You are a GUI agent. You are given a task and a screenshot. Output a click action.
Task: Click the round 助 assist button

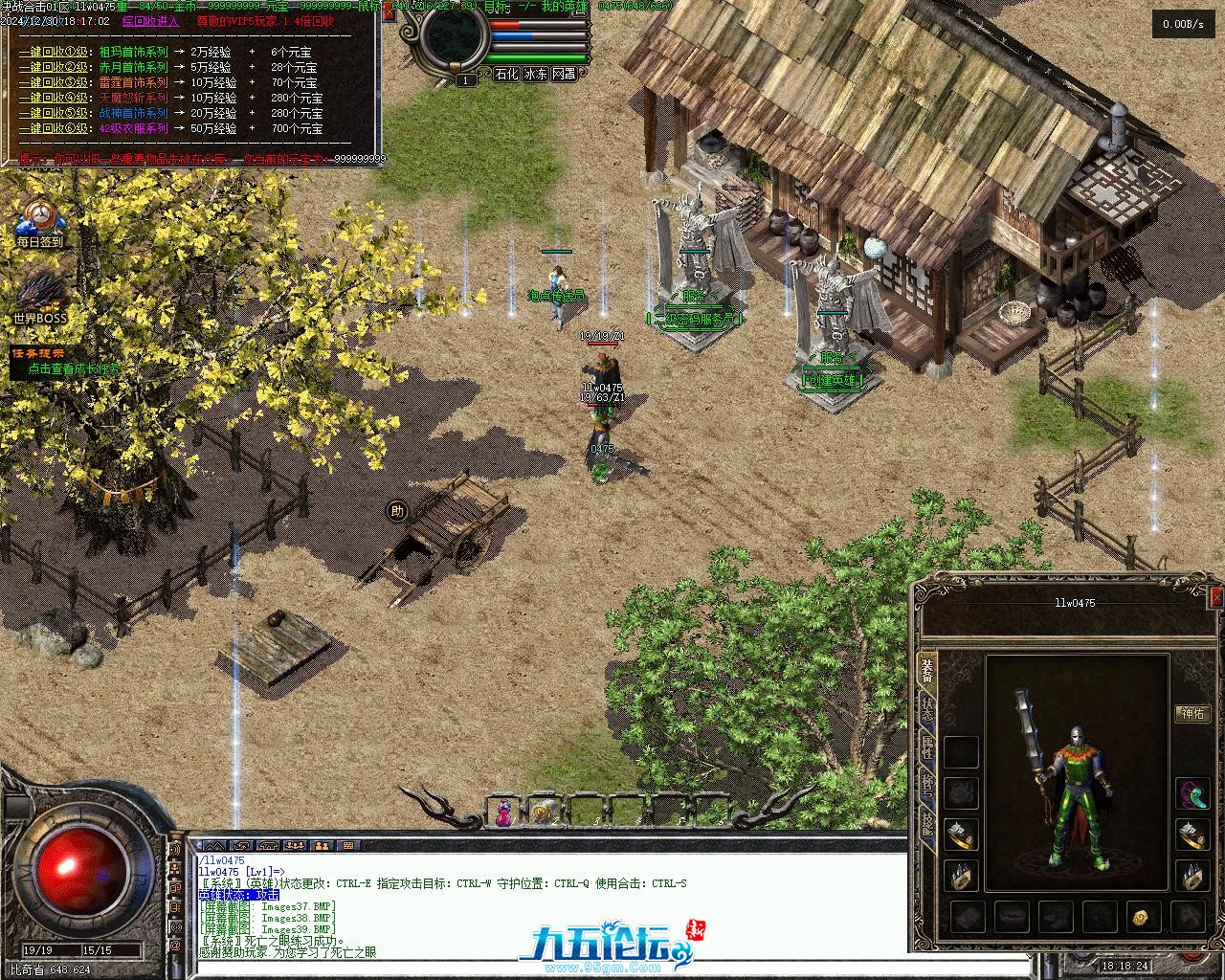click(x=397, y=512)
